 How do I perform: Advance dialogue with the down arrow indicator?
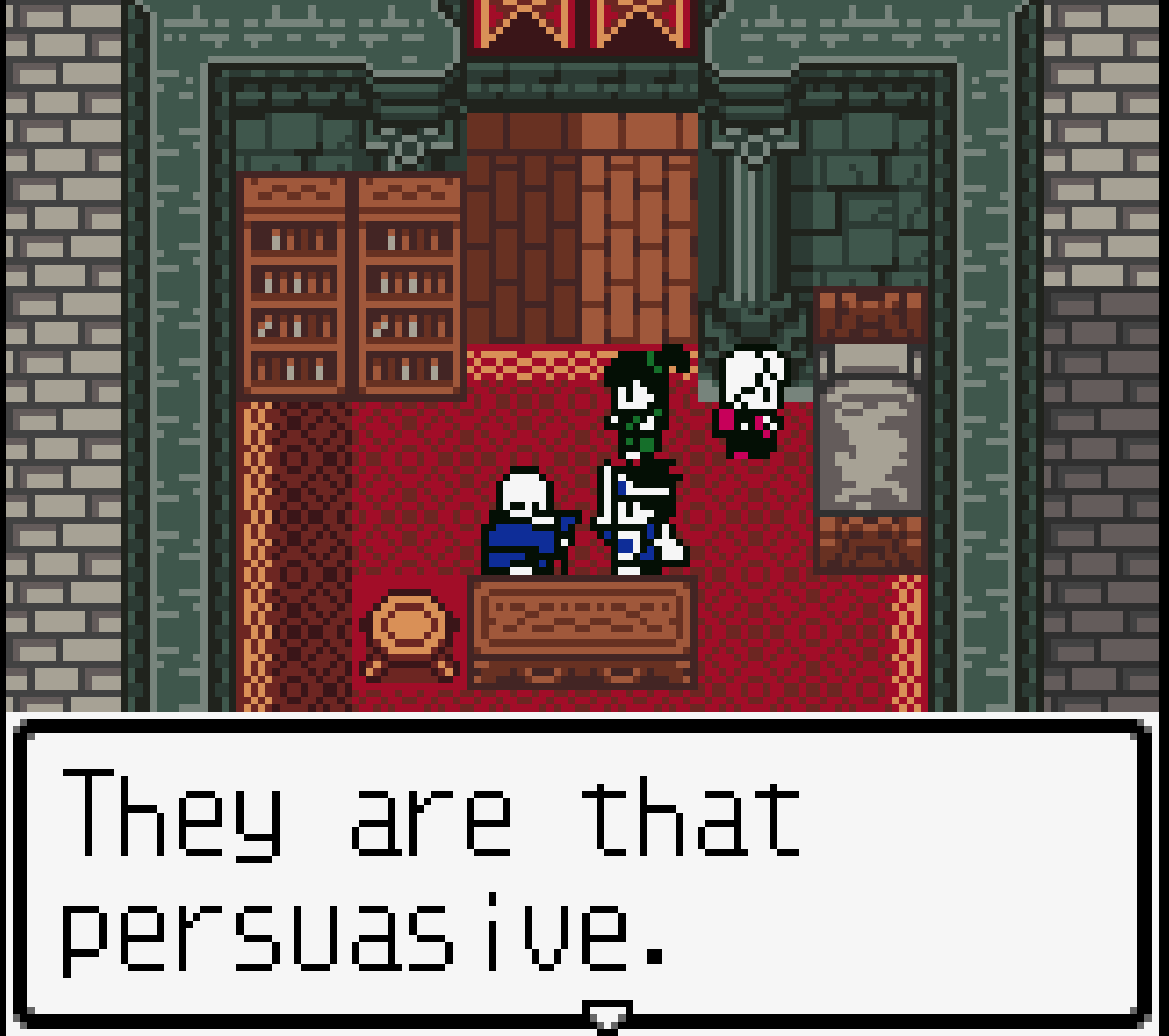point(607,1015)
